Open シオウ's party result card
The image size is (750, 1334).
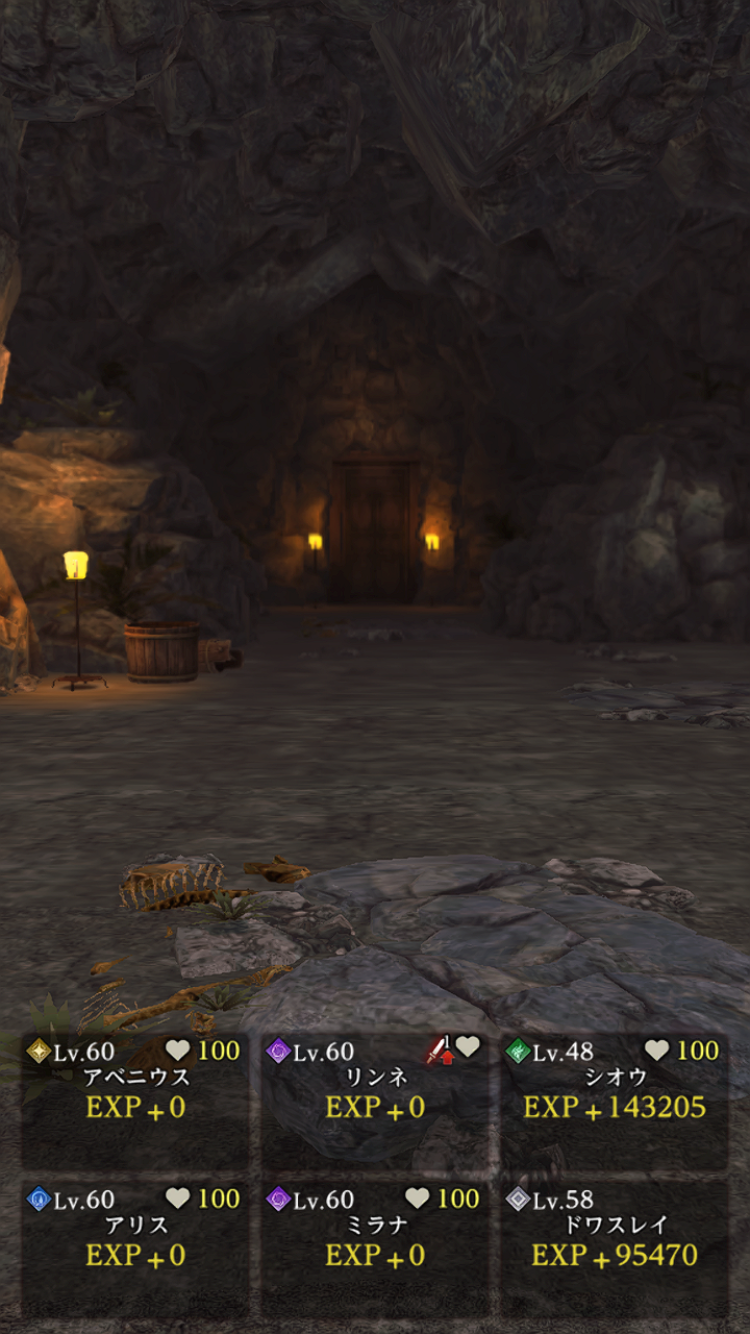click(614, 1100)
